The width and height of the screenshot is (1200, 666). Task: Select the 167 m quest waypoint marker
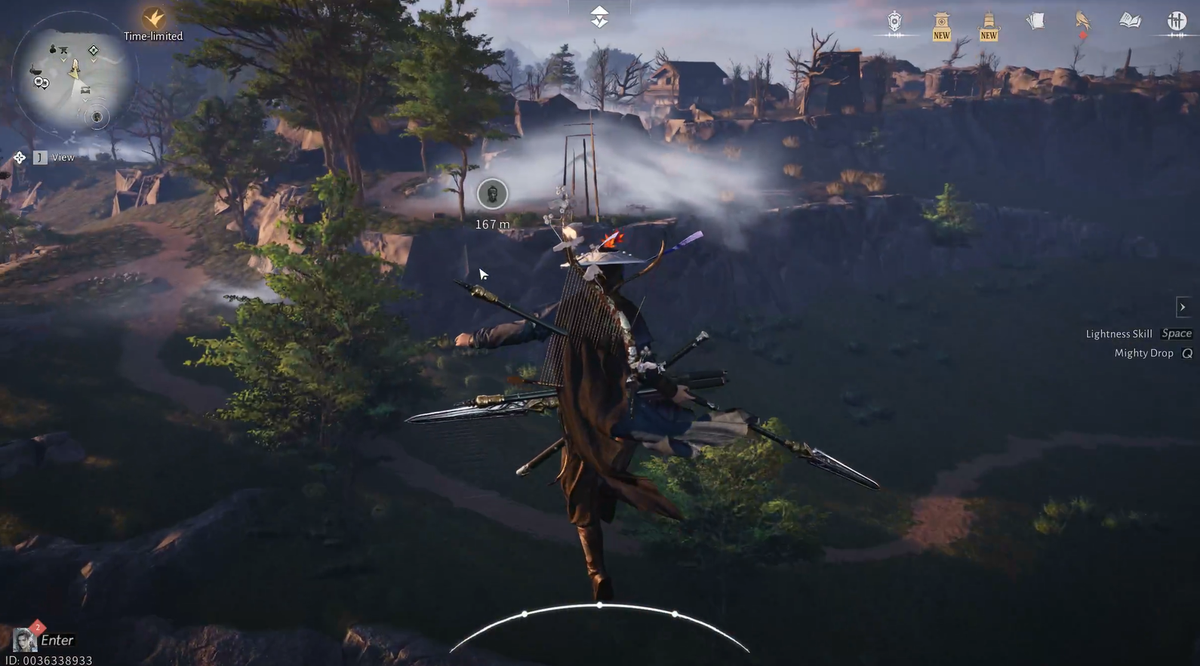click(x=492, y=194)
